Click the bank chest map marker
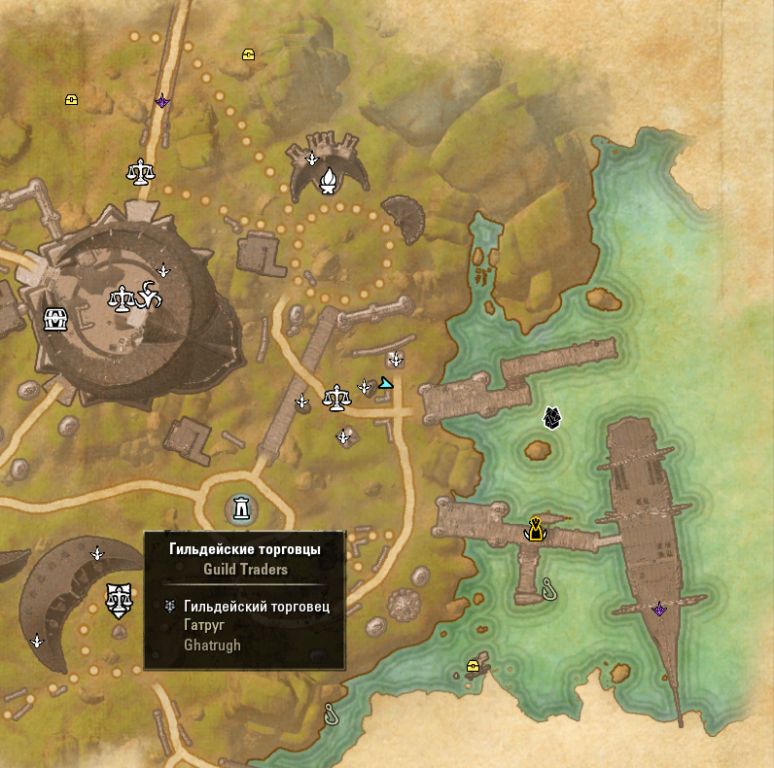Image resolution: width=774 pixels, height=768 pixels. pos(56,320)
